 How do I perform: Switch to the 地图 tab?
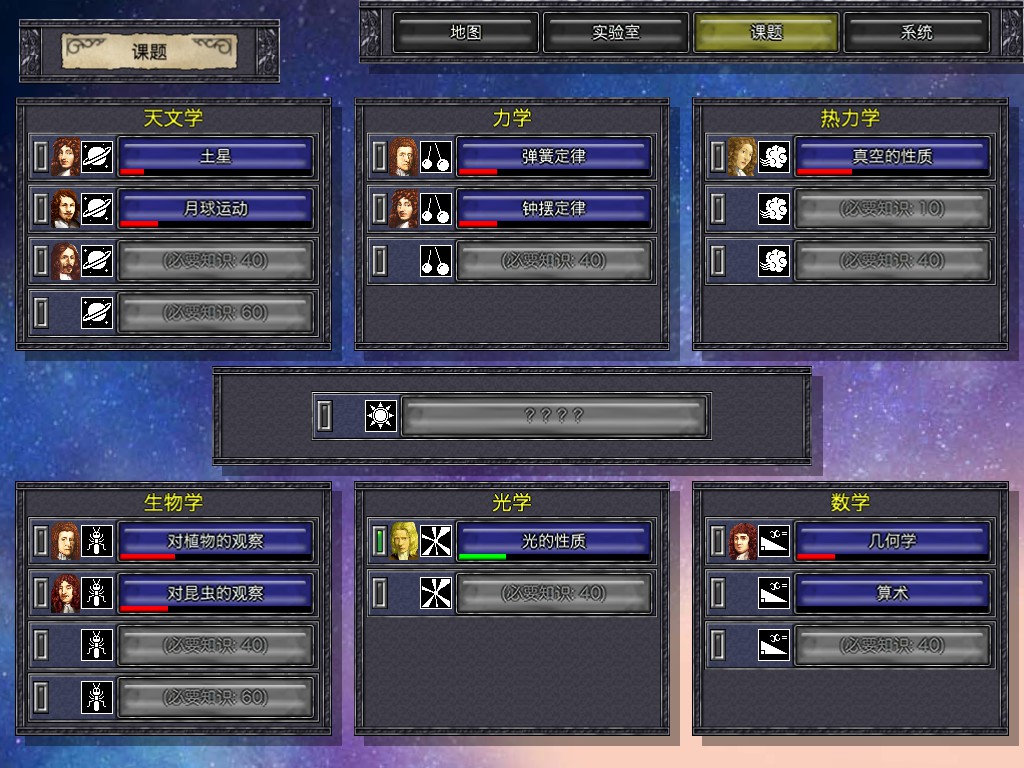pyautogui.click(x=466, y=32)
